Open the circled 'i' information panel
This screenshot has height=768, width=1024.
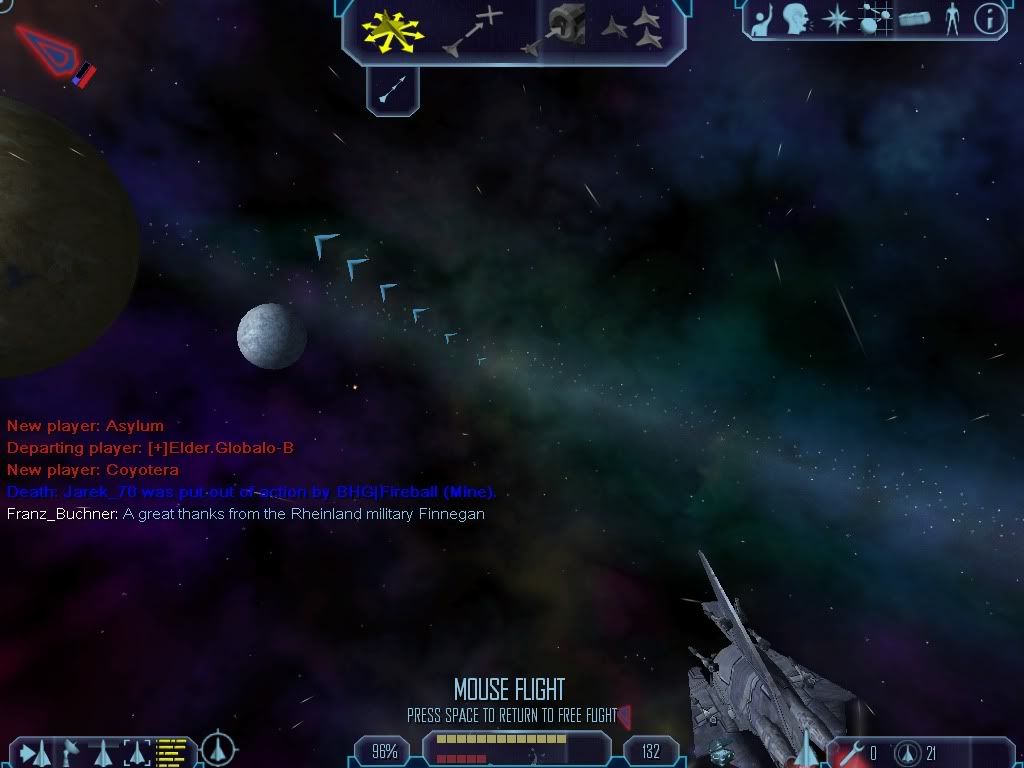click(x=989, y=19)
